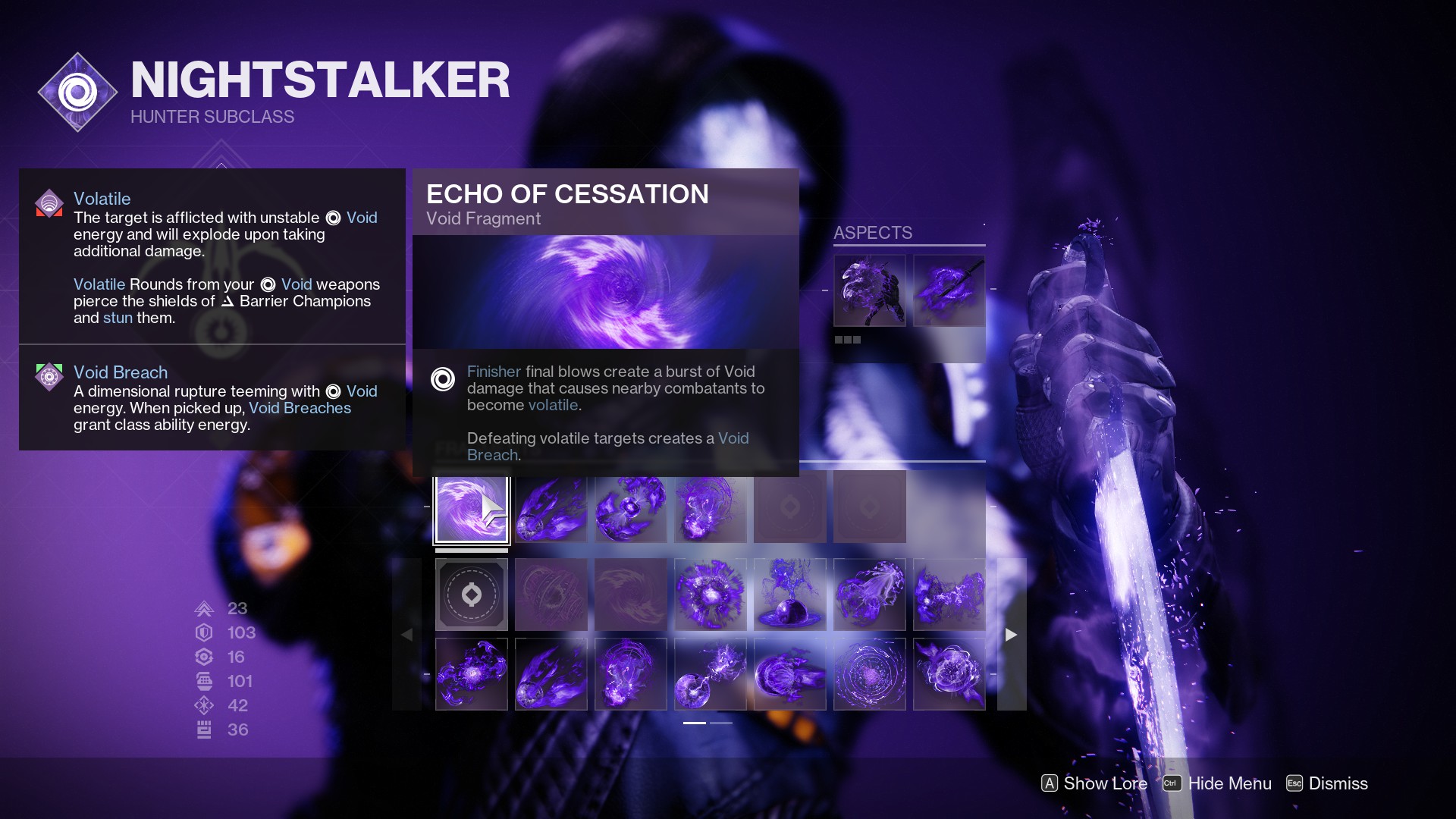Click the Void damage symbol in fragment description

[x=443, y=379]
